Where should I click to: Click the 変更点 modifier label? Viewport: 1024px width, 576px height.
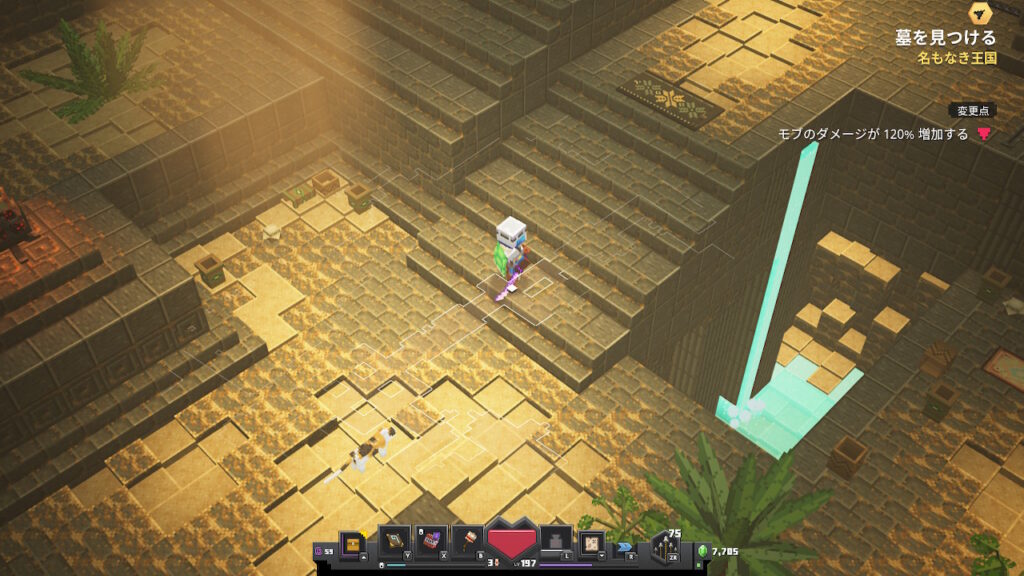[x=972, y=110]
